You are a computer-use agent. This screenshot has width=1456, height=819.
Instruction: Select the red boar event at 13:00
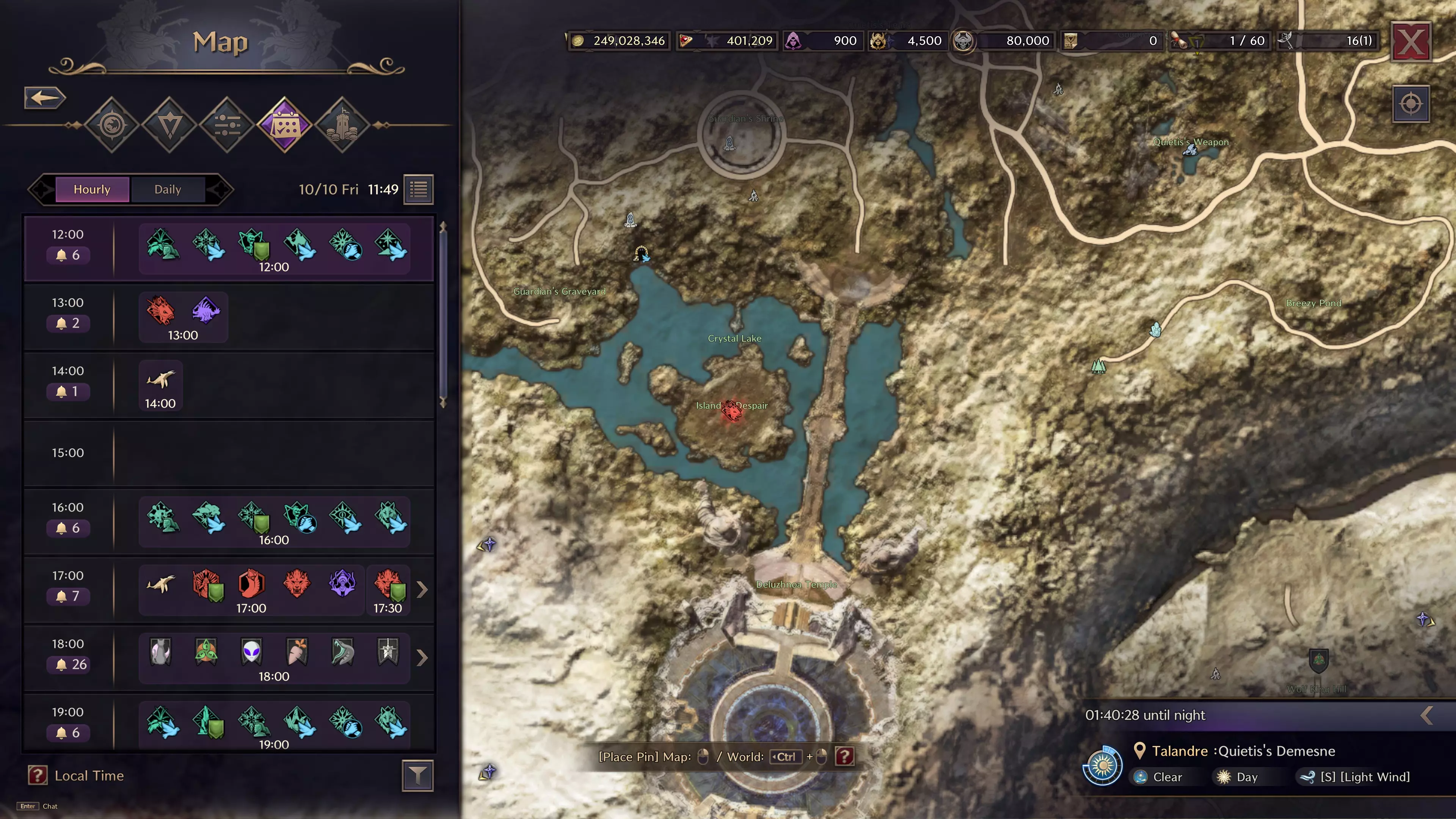pos(160,311)
